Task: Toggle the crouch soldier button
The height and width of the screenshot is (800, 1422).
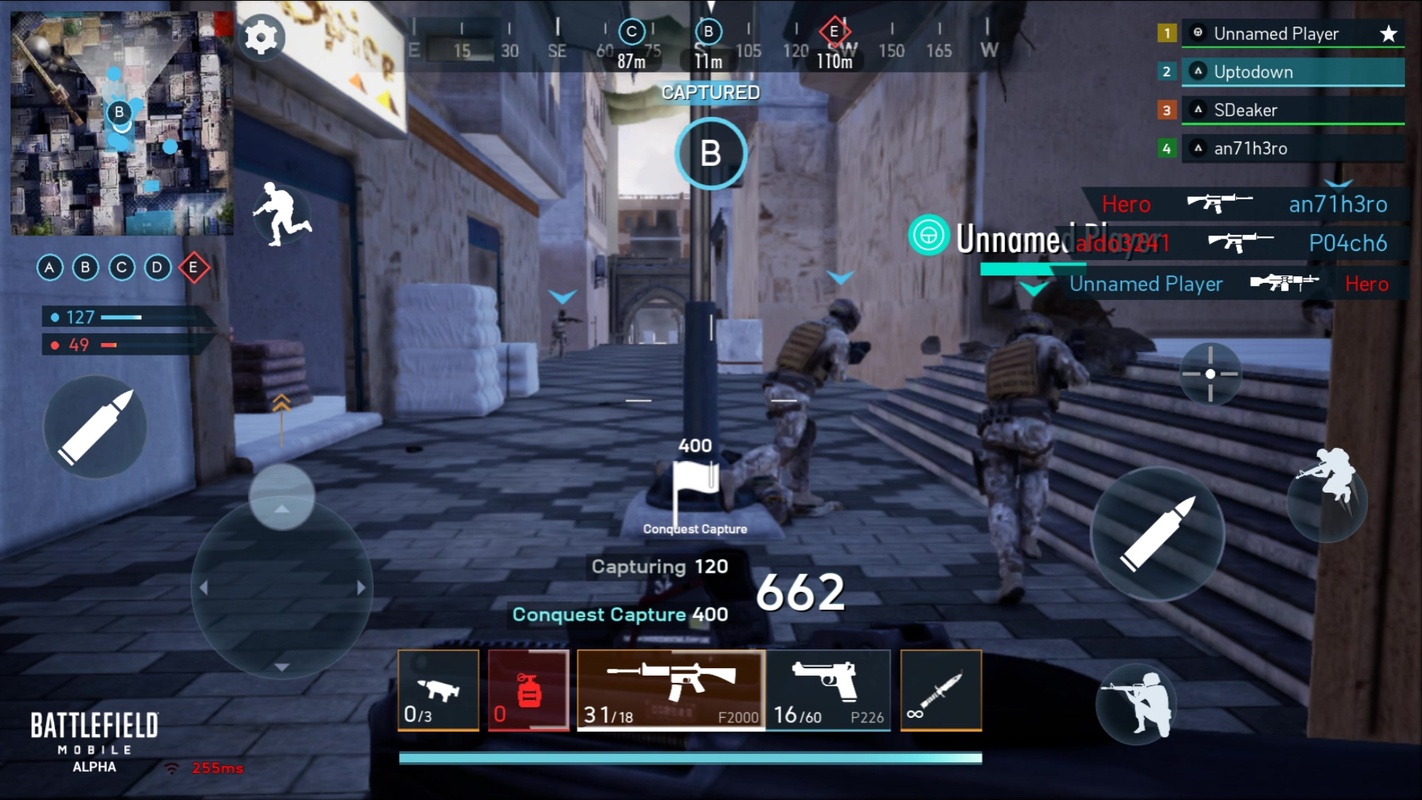Action: [1136, 703]
